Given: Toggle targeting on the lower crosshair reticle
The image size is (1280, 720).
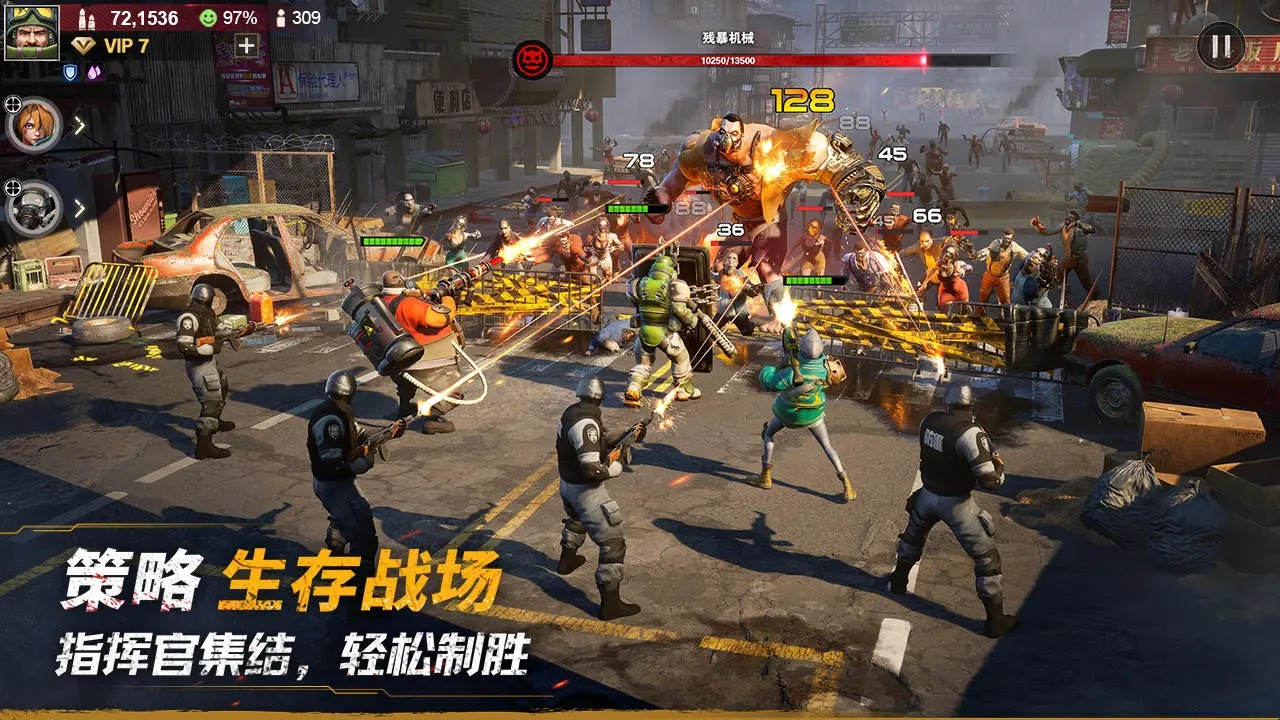Looking at the screenshot, I should pyautogui.click(x=12, y=188).
